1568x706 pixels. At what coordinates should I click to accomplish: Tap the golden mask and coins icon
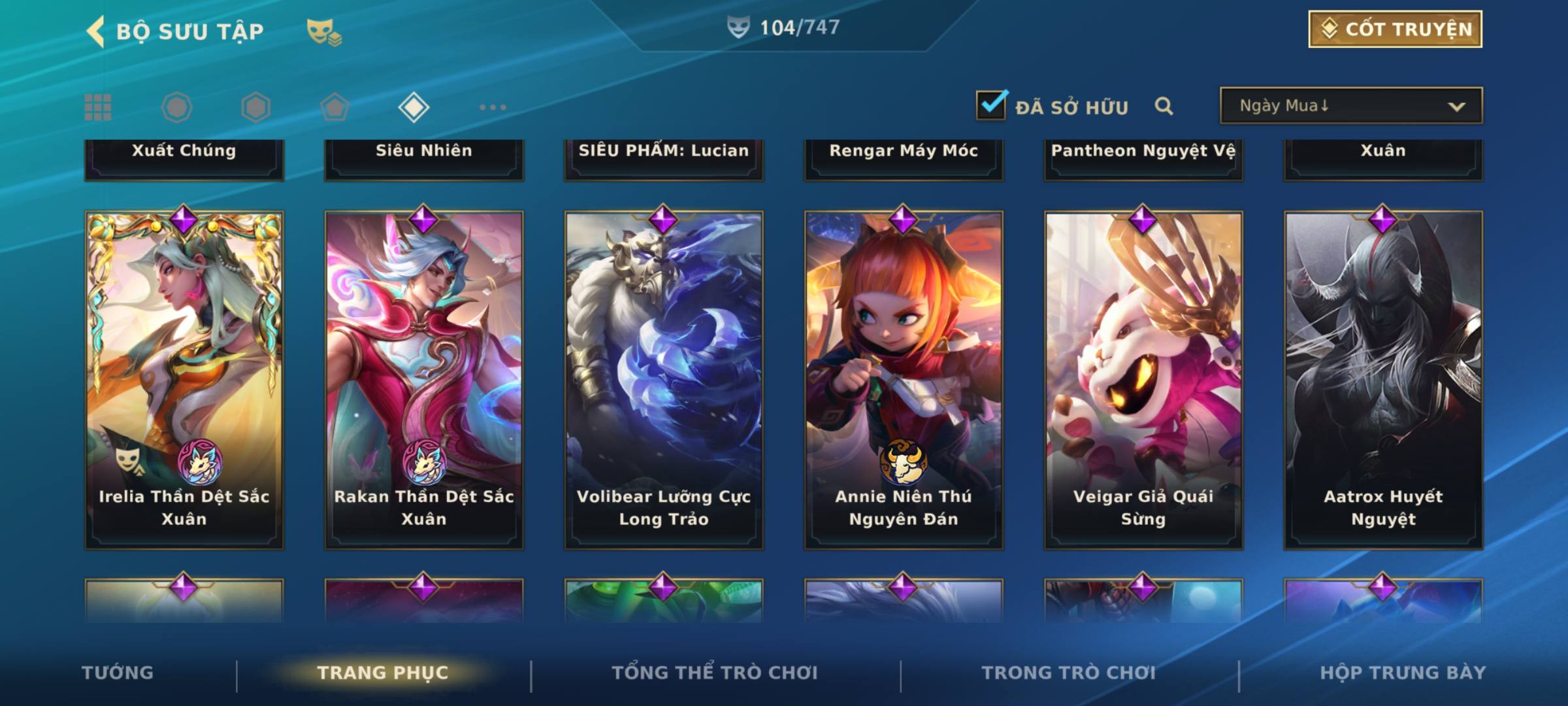[324, 32]
